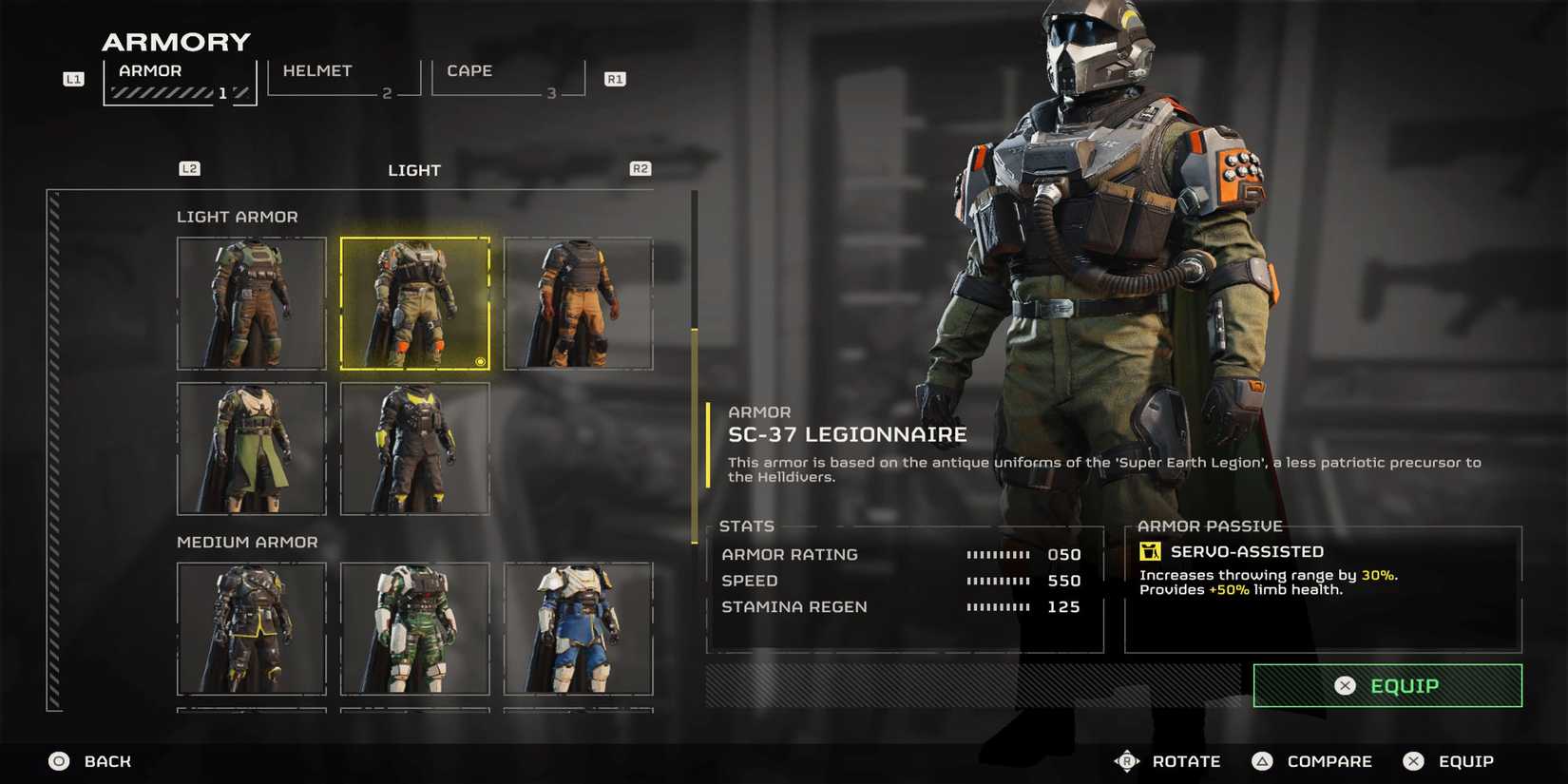Screen dimensions: 1568x784
Task: Open the LIGHT armor weight category selector
Action: (415, 170)
